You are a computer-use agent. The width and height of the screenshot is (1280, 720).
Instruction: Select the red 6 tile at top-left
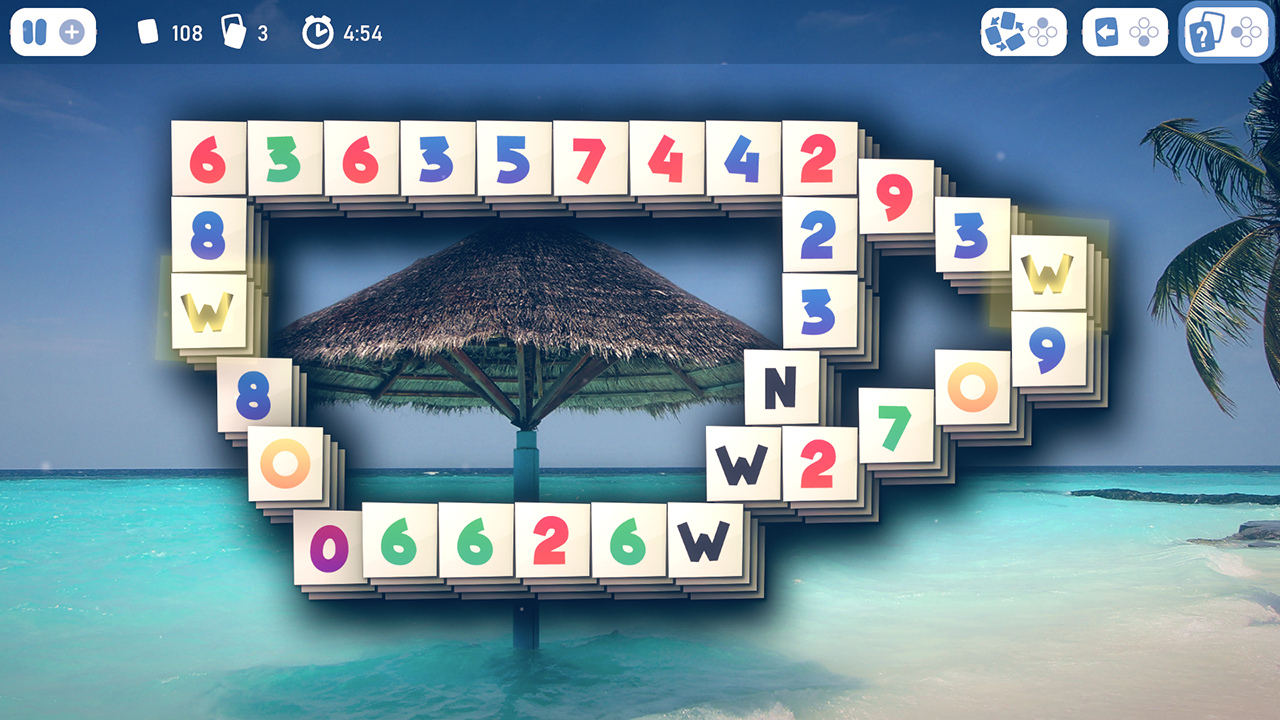tap(206, 158)
